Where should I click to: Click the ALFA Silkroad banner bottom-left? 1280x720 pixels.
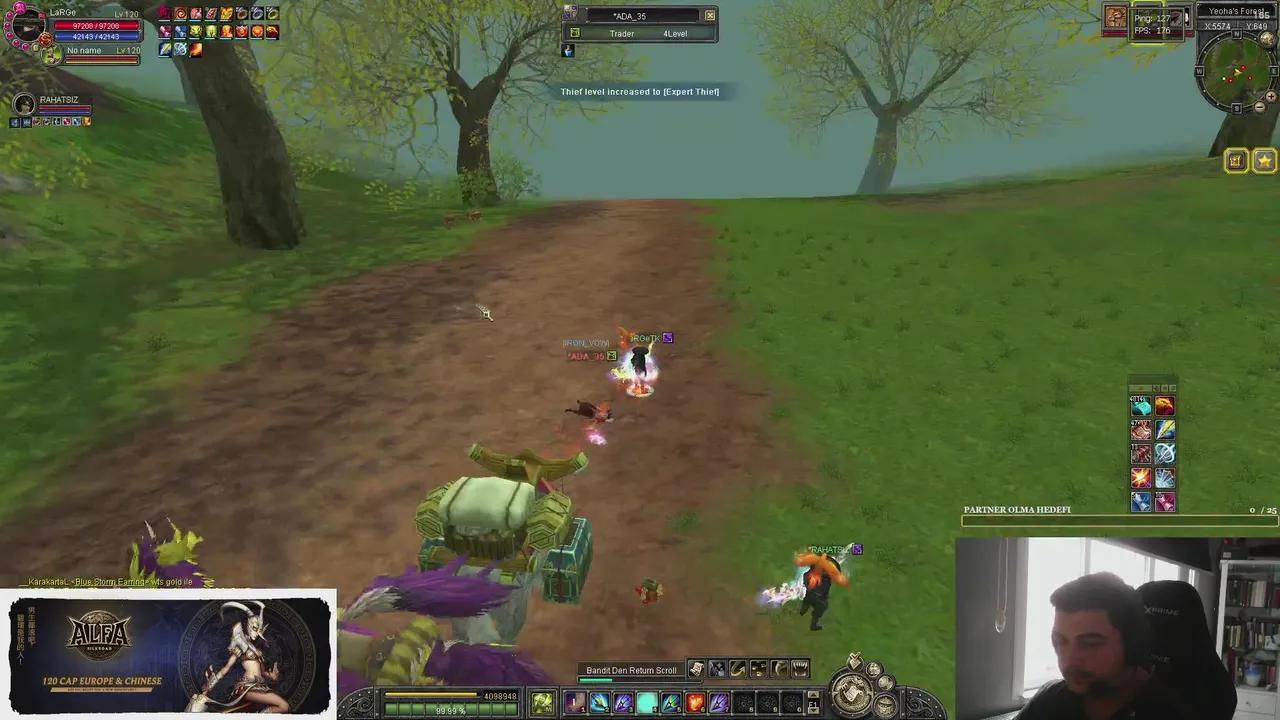170,655
